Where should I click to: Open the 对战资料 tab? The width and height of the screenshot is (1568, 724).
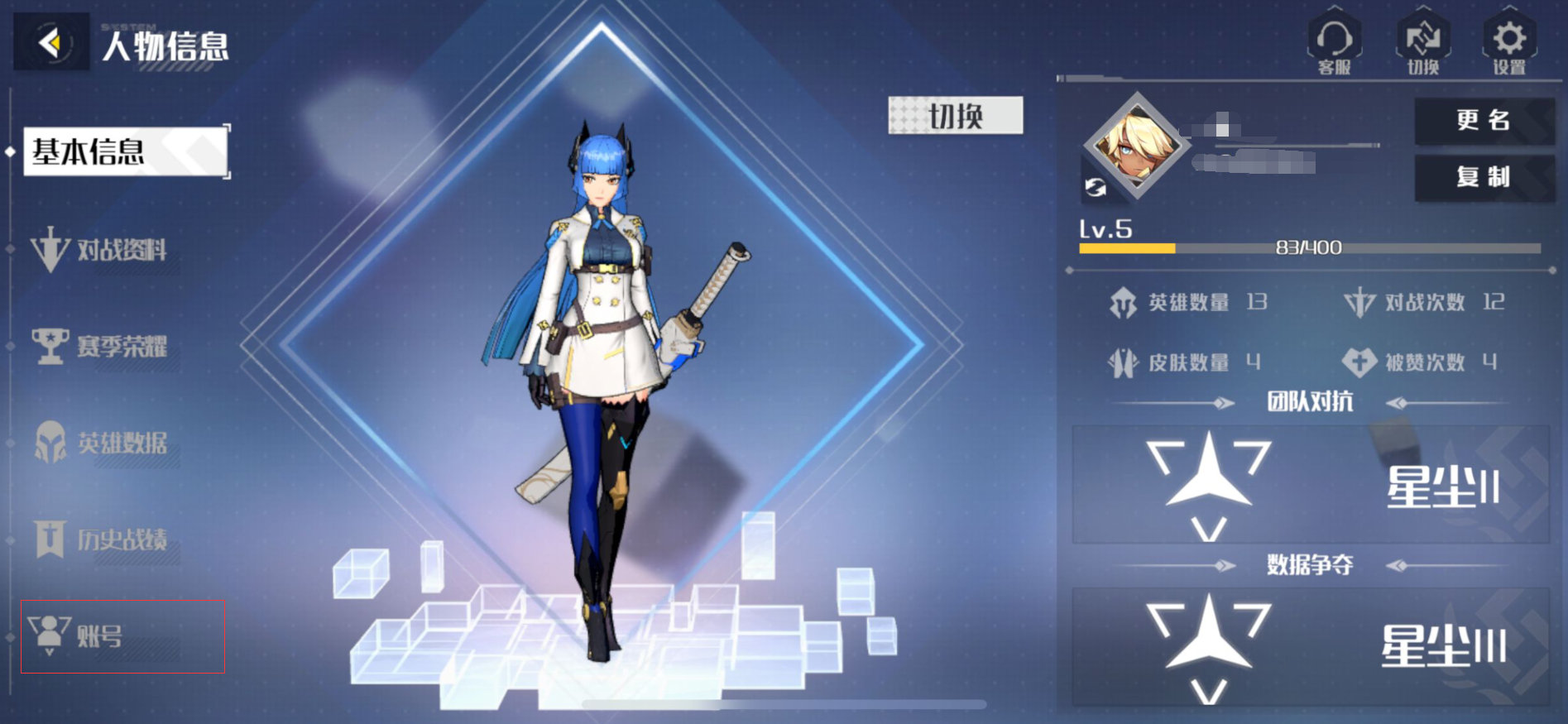(x=101, y=249)
